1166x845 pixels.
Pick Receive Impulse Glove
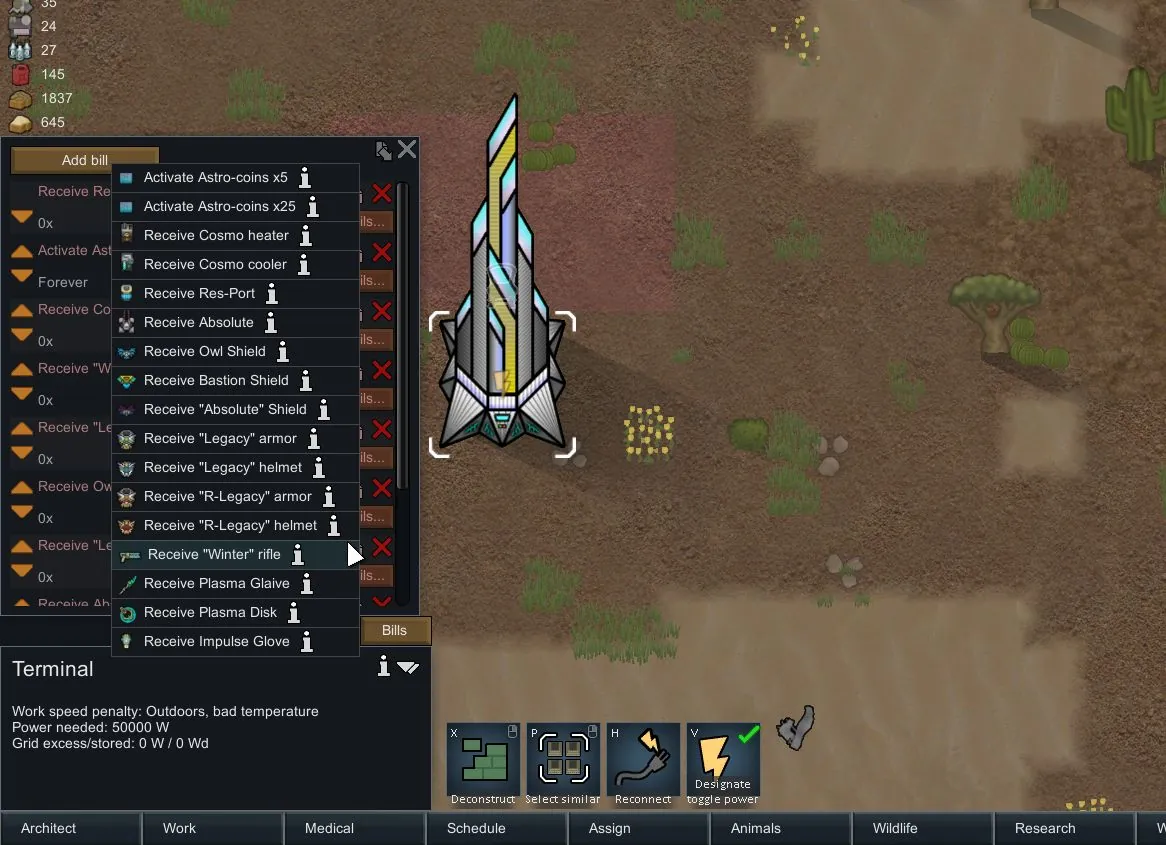coord(216,642)
